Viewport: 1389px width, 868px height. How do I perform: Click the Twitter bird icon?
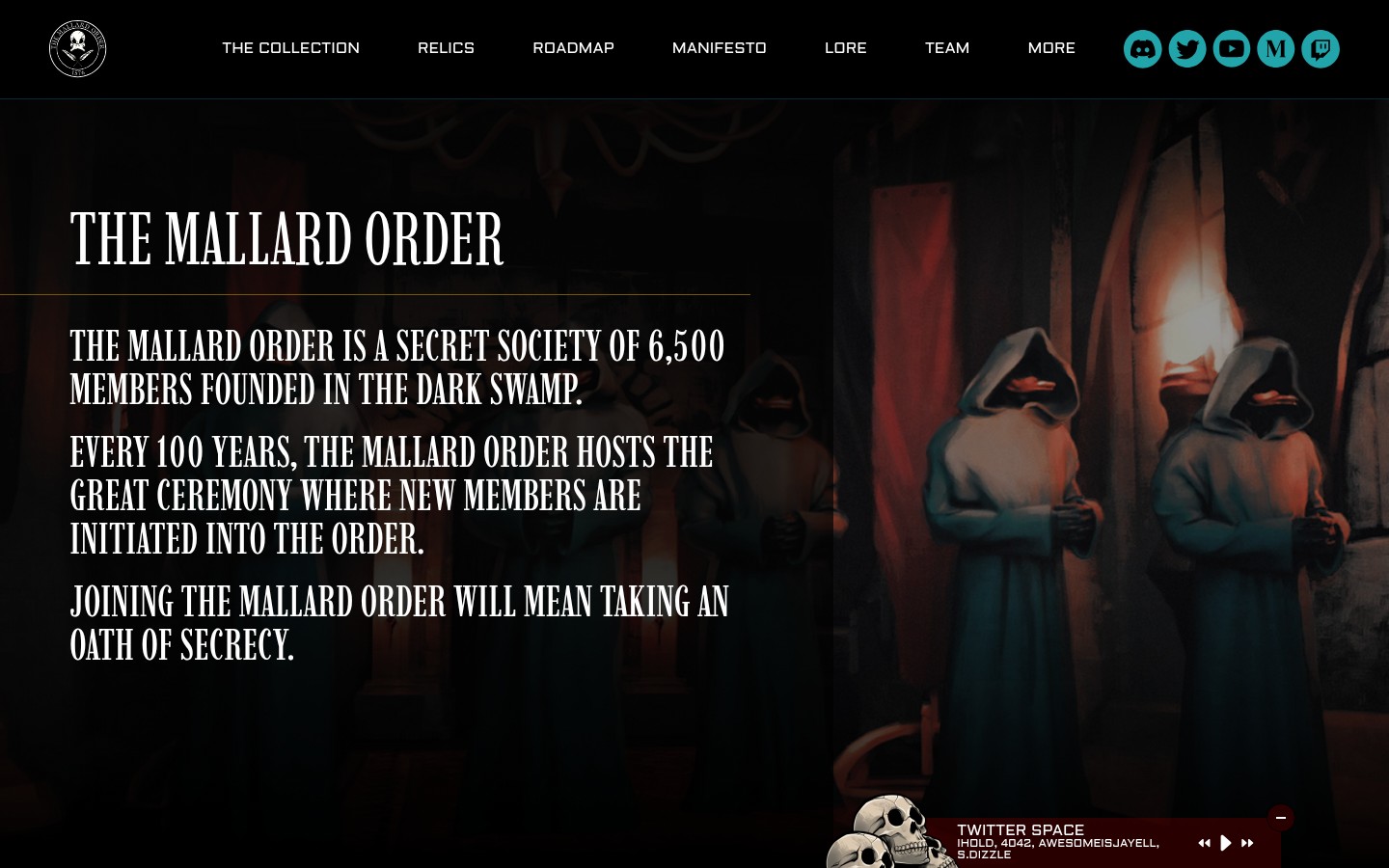click(x=1186, y=48)
